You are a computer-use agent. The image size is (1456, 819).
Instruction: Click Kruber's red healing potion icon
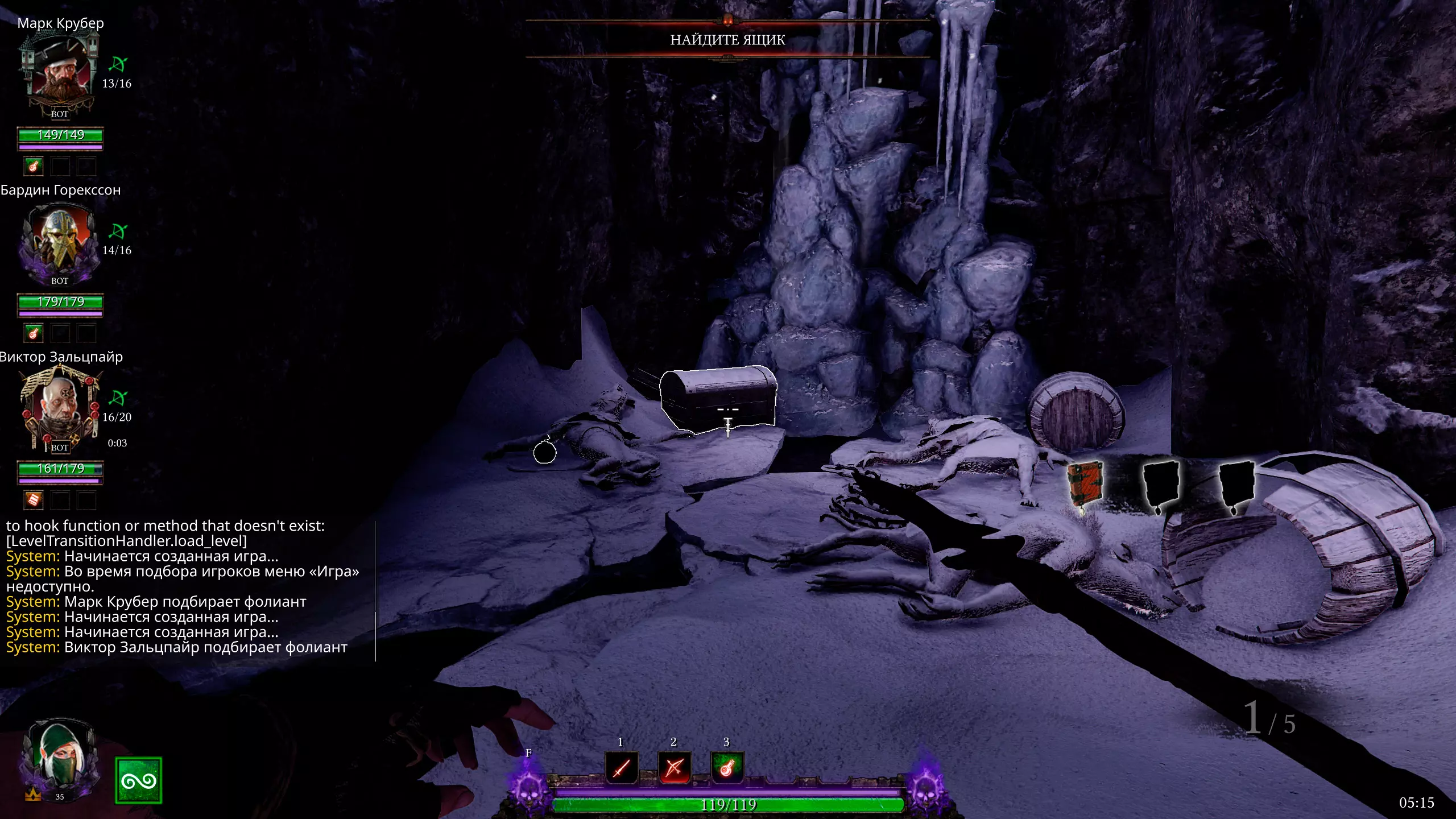coord(34,167)
